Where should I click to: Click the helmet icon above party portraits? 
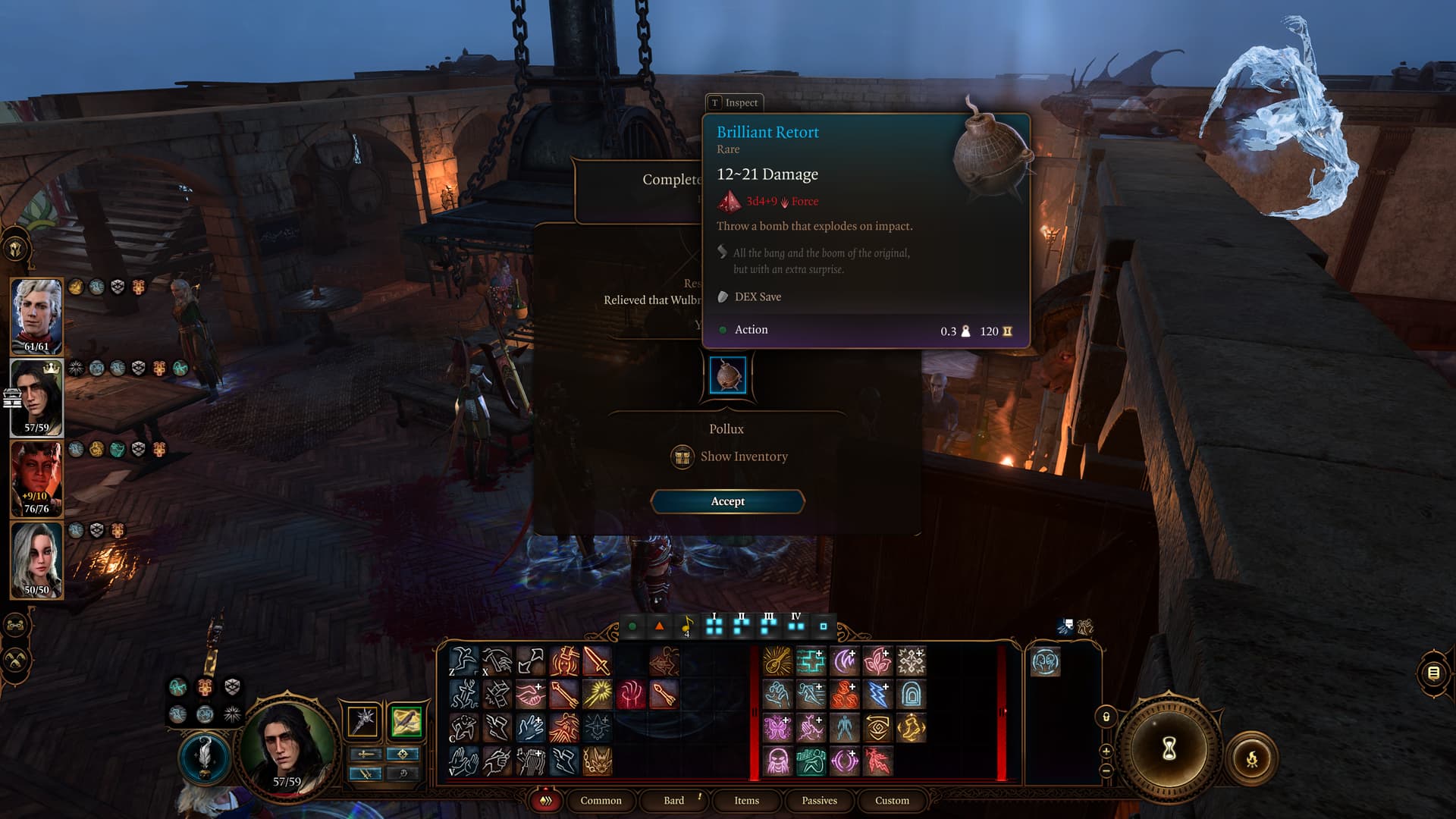click(16, 248)
